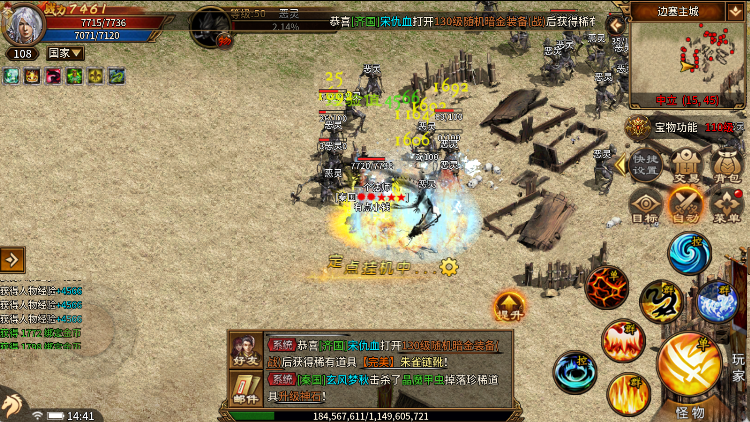Open the 国家 dropdown
750x422 pixels.
click(65, 53)
